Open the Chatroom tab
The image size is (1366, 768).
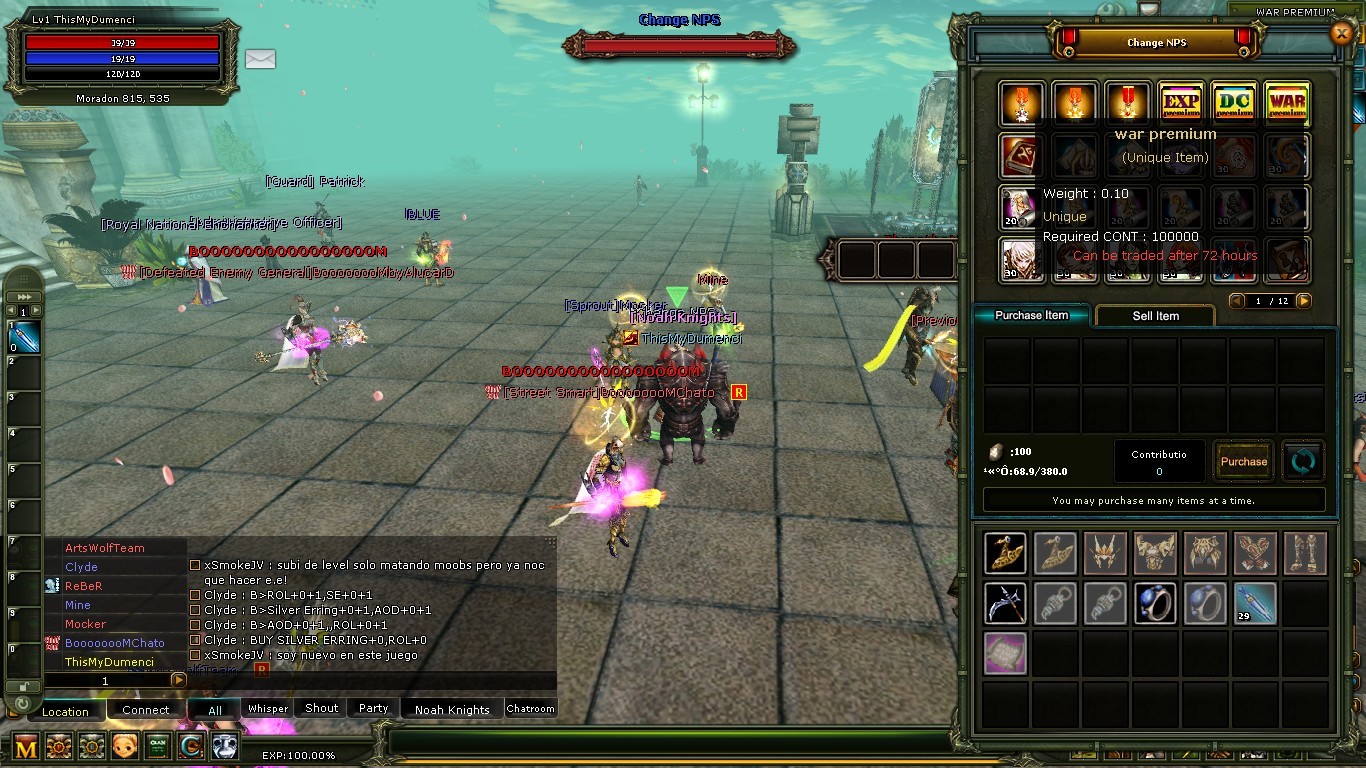pos(530,709)
